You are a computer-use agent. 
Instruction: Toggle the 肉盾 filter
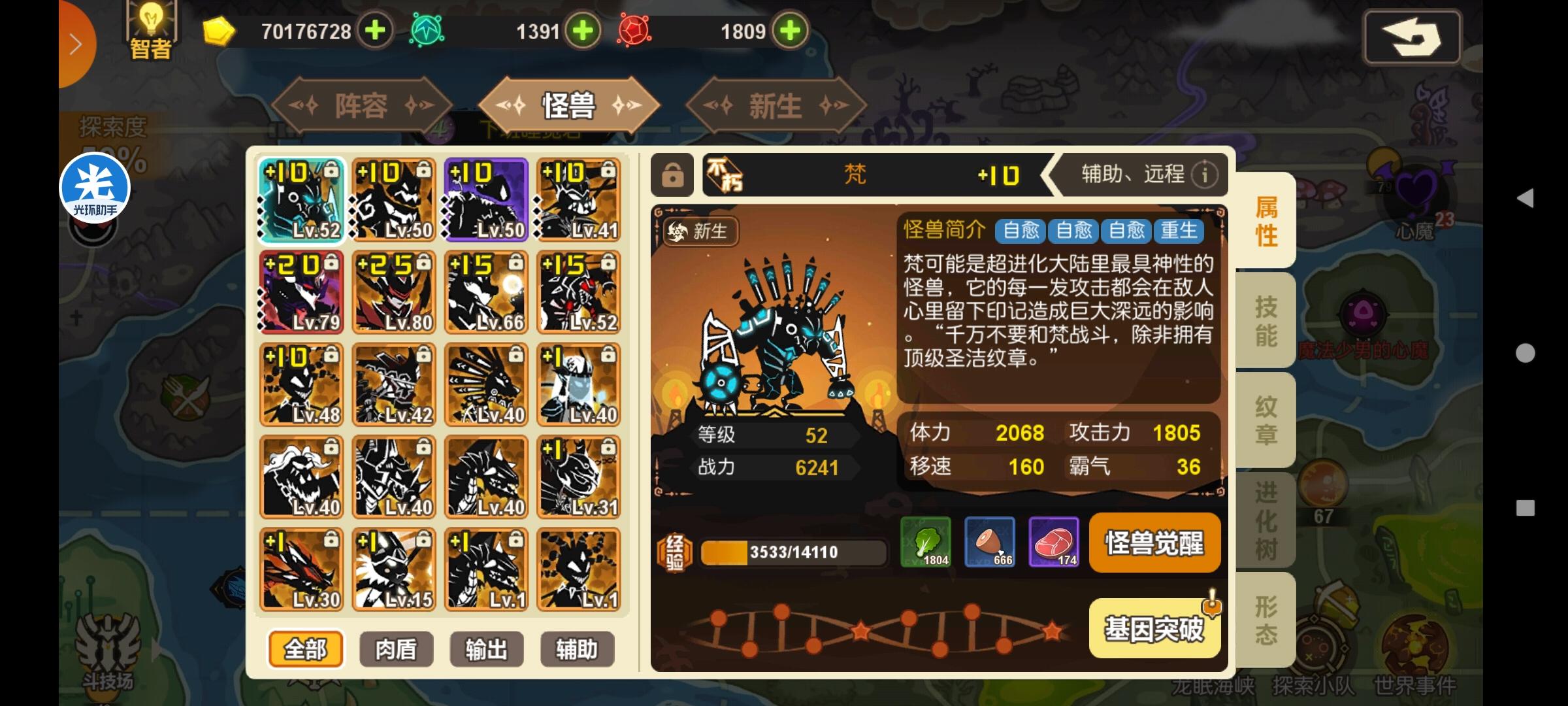[395, 649]
